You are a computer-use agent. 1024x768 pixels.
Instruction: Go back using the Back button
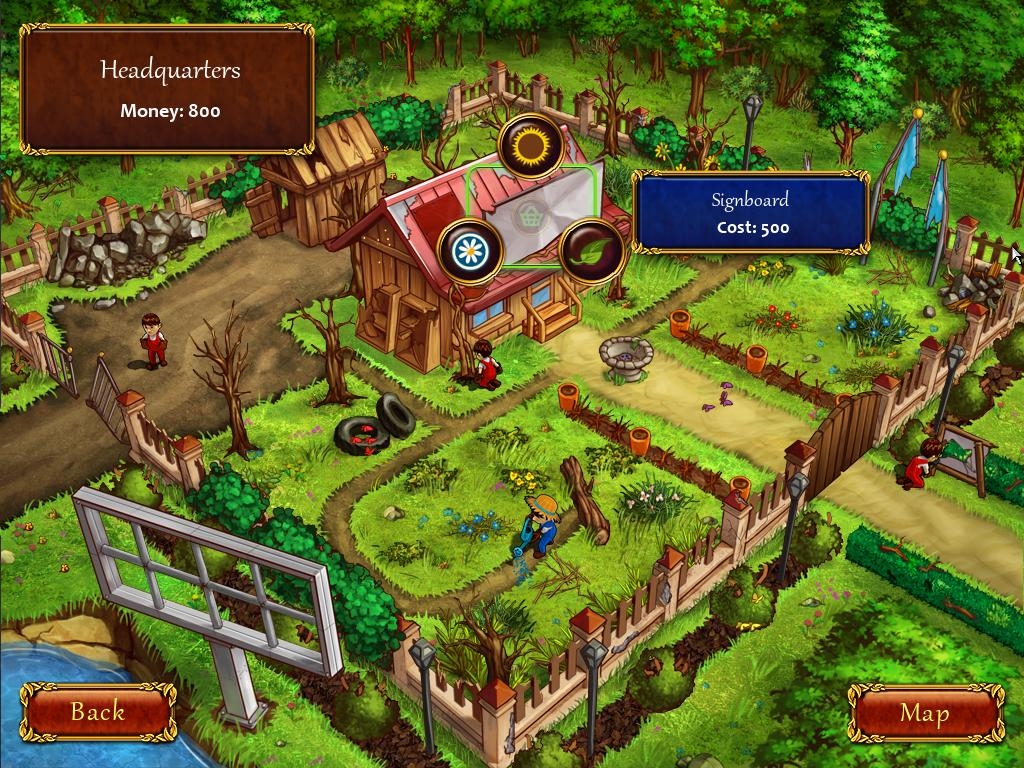click(98, 712)
